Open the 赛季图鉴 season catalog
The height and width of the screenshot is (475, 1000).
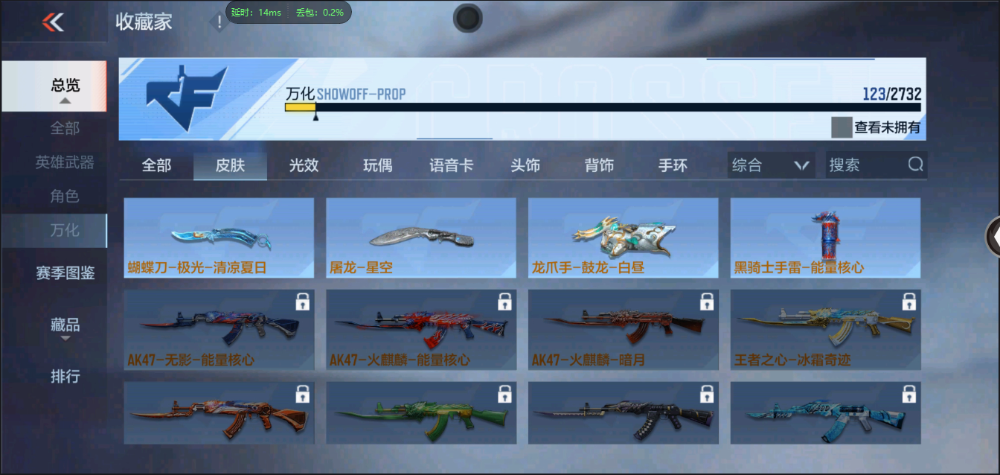[65, 273]
